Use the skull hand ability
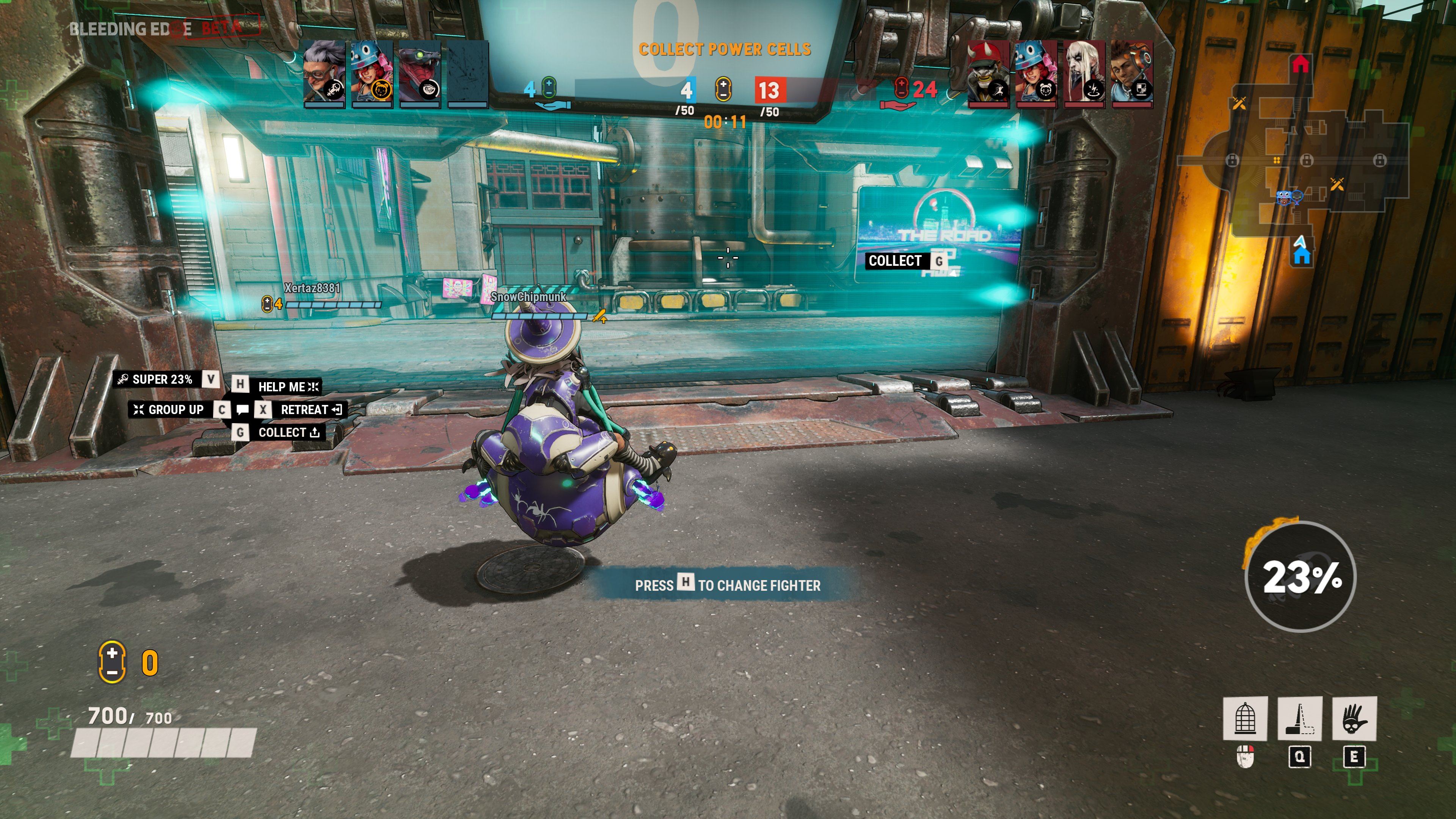This screenshot has height=819, width=1456. [x=1354, y=718]
